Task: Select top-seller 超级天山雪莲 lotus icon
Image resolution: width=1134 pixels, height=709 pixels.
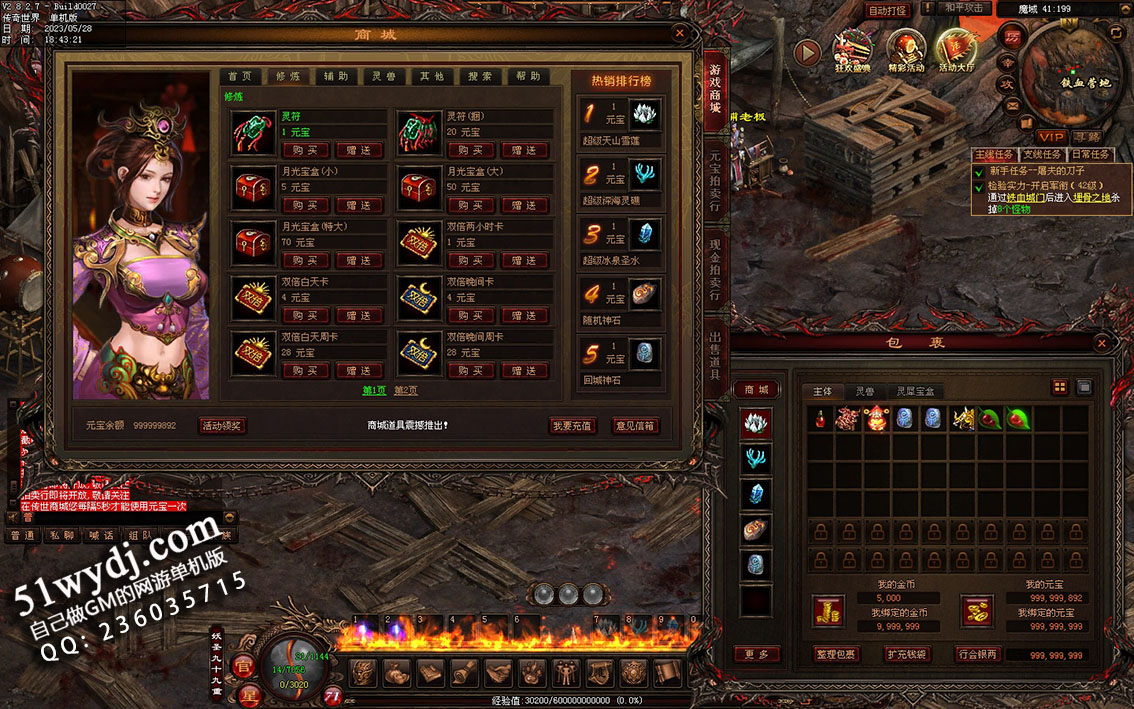Action: [644, 115]
